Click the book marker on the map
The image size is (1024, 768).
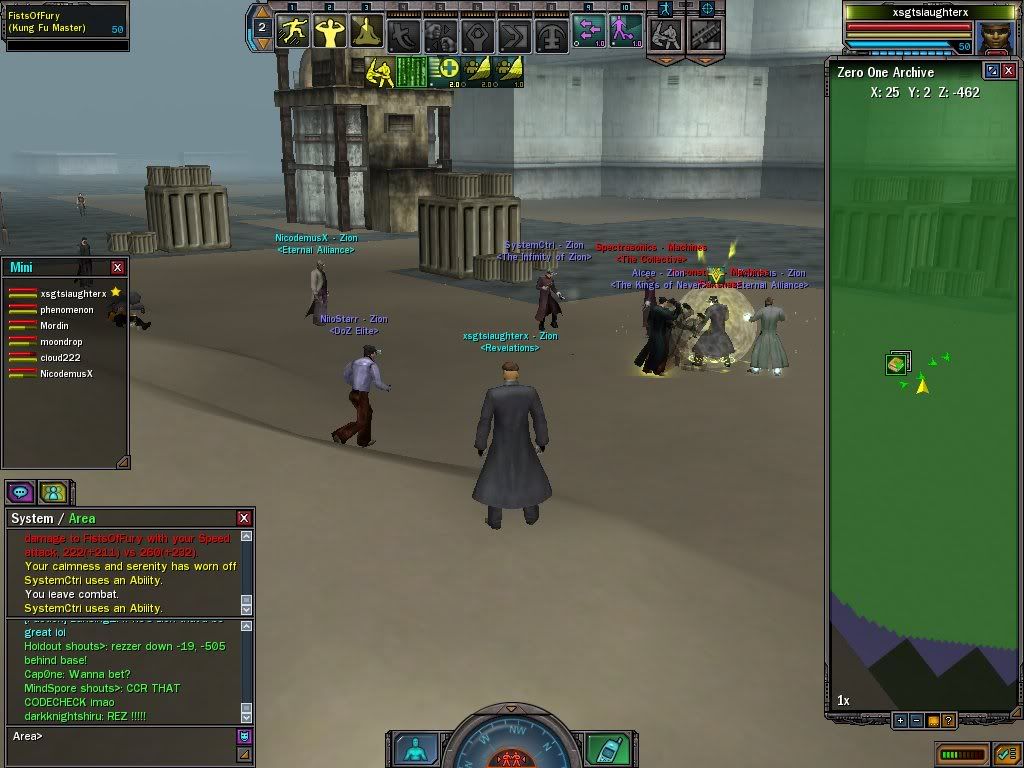point(896,364)
